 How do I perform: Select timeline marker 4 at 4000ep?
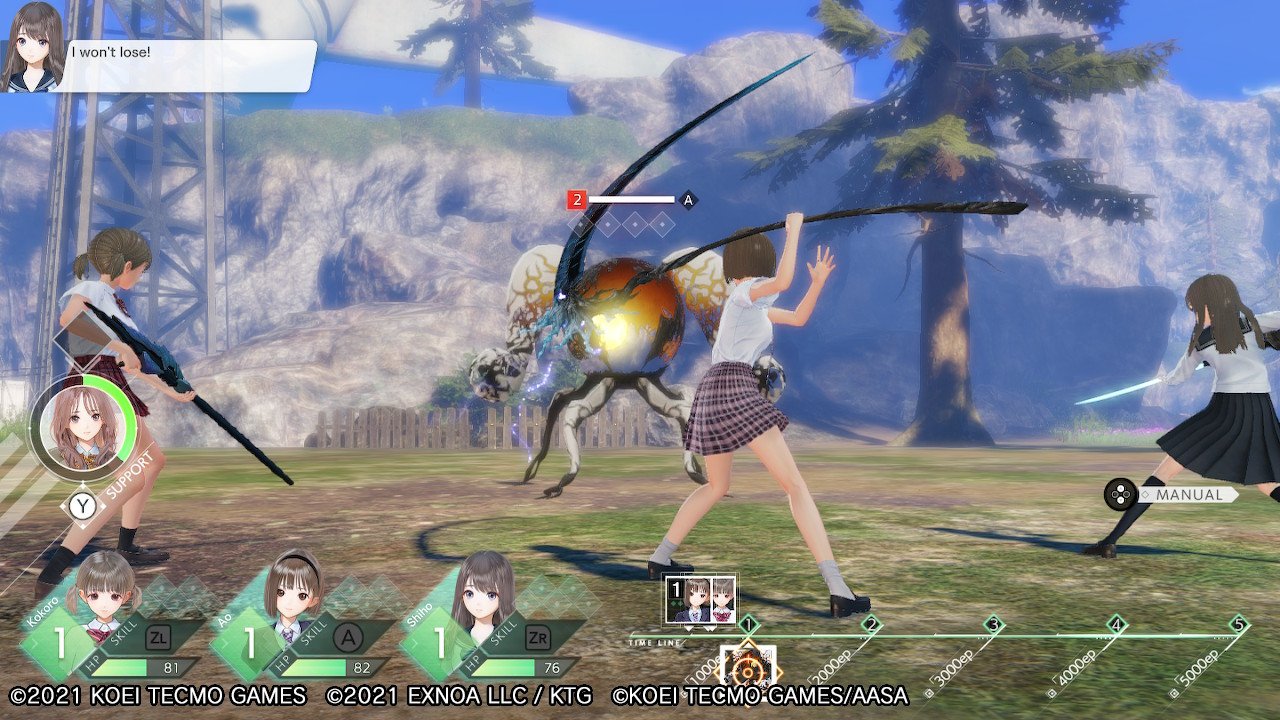click(1116, 625)
